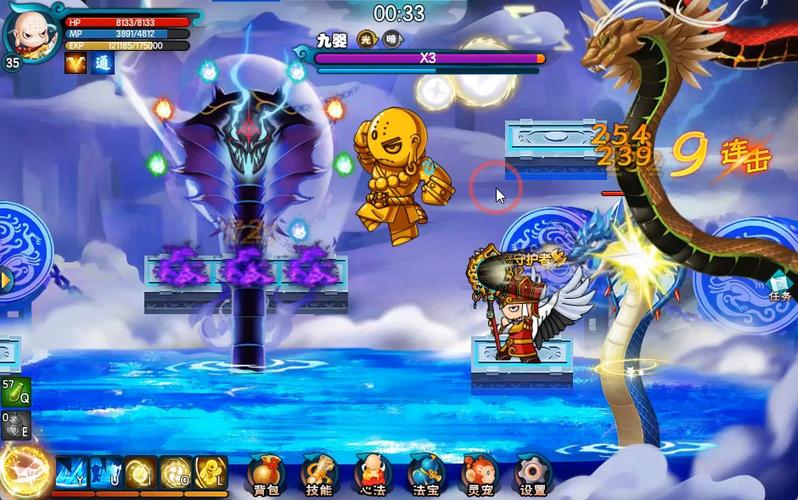Screen dimensions: 798x500
Task: Open the 灵宠 monkey pet menu
Action: tap(479, 473)
